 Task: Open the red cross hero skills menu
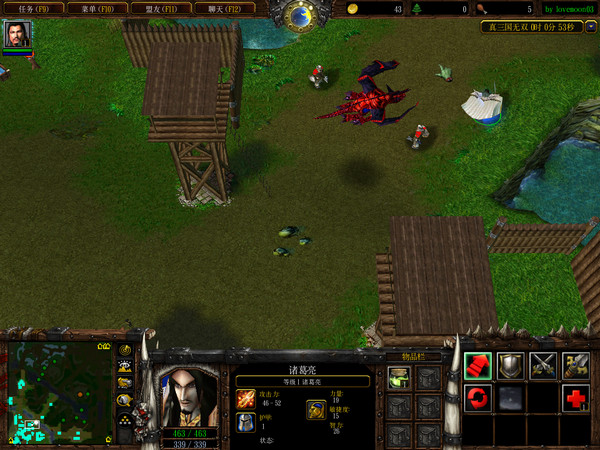coord(575,398)
